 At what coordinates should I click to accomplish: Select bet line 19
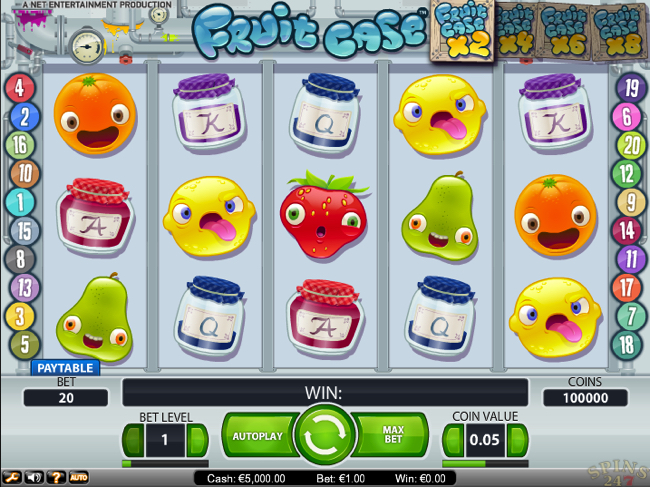pos(630,89)
